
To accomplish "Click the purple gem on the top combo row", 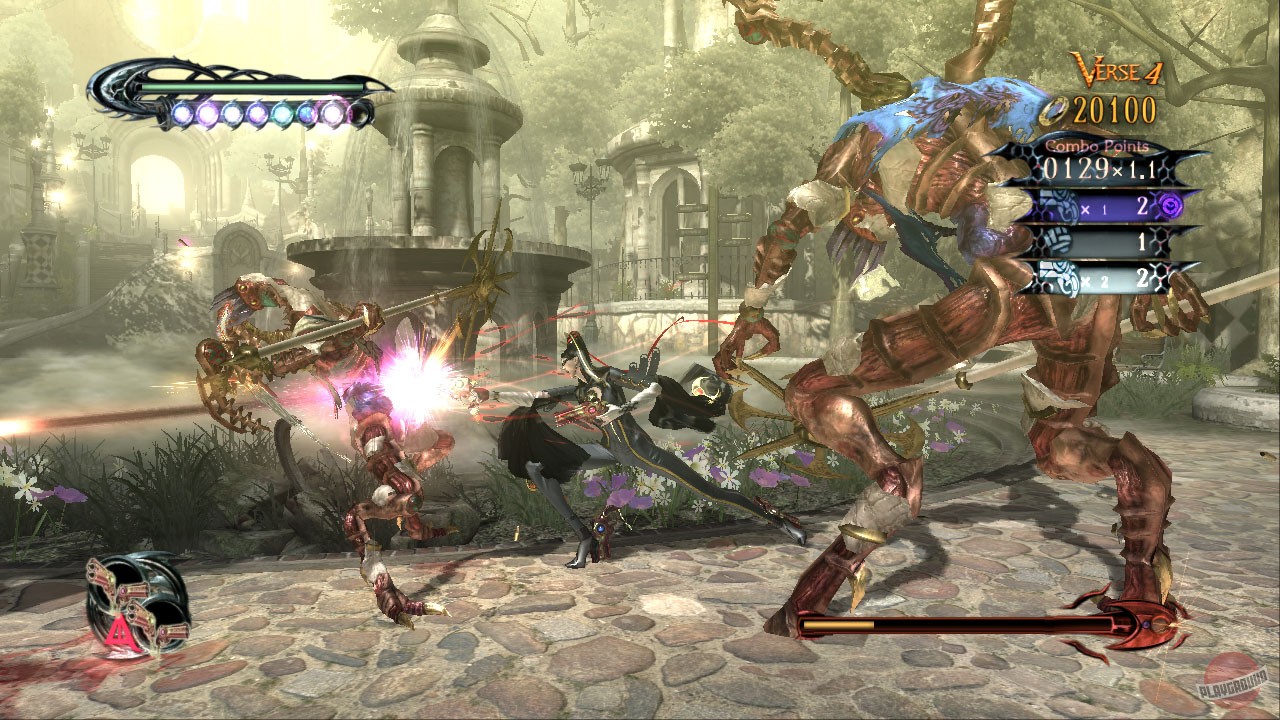I will (x=1170, y=205).
